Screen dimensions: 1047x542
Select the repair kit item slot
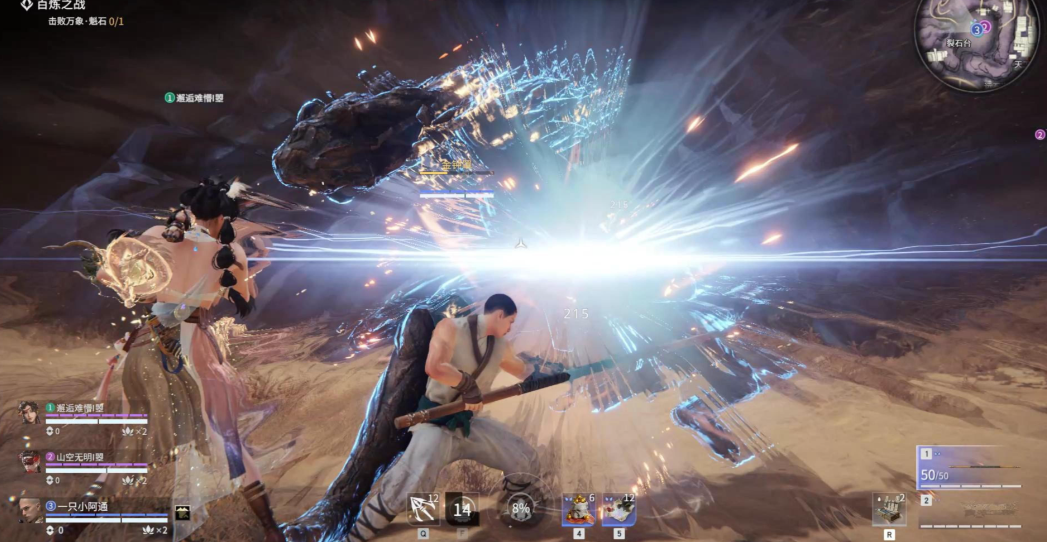(887, 509)
